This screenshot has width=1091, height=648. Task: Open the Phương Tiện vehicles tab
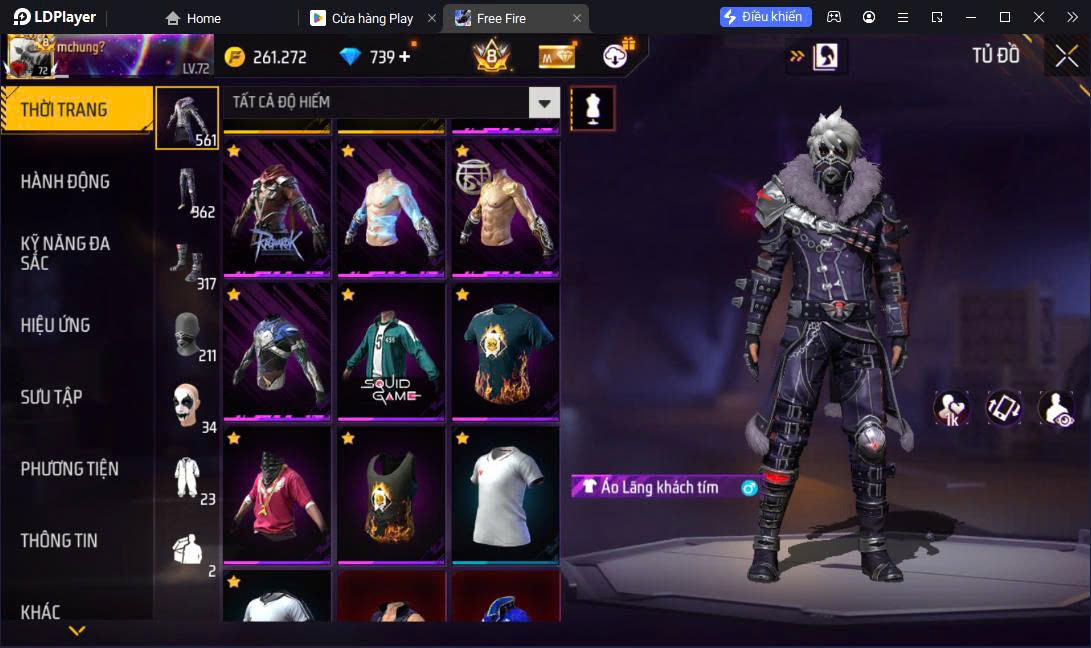(70, 468)
